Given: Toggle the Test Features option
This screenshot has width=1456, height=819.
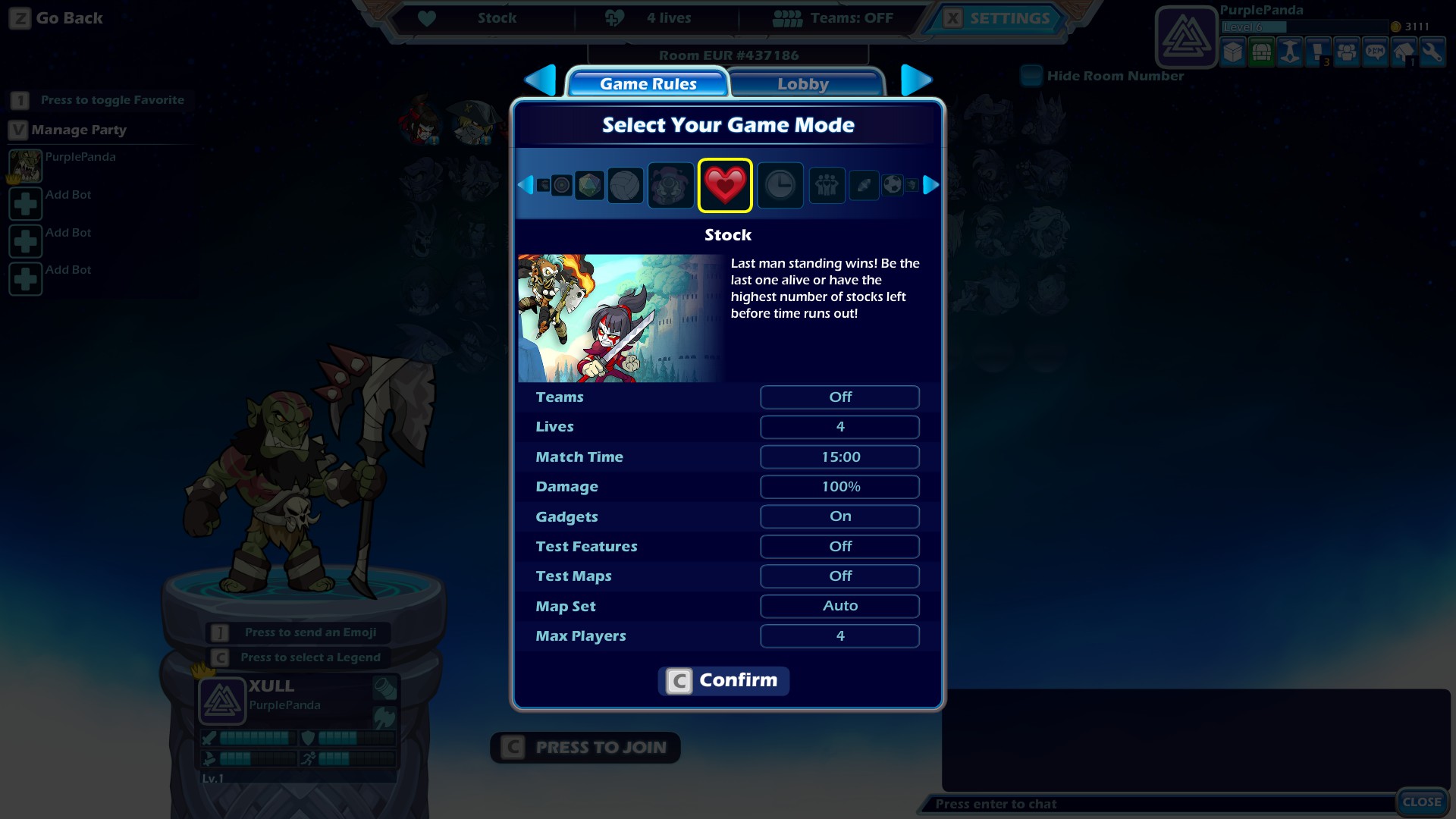Looking at the screenshot, I should [839, 547].
